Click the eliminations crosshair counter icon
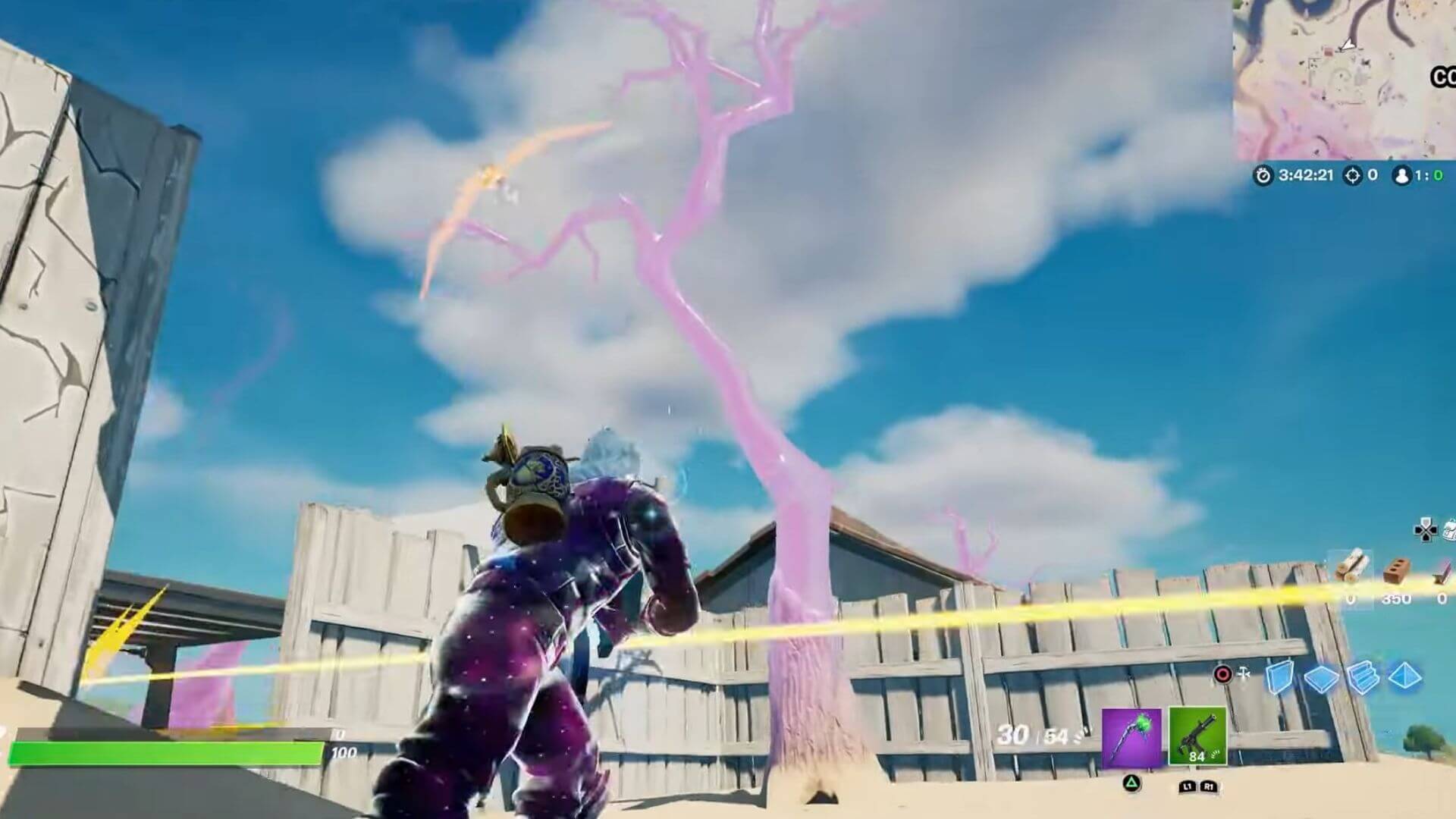Screen dimensions: 1456x819 tap(1352, 175)
